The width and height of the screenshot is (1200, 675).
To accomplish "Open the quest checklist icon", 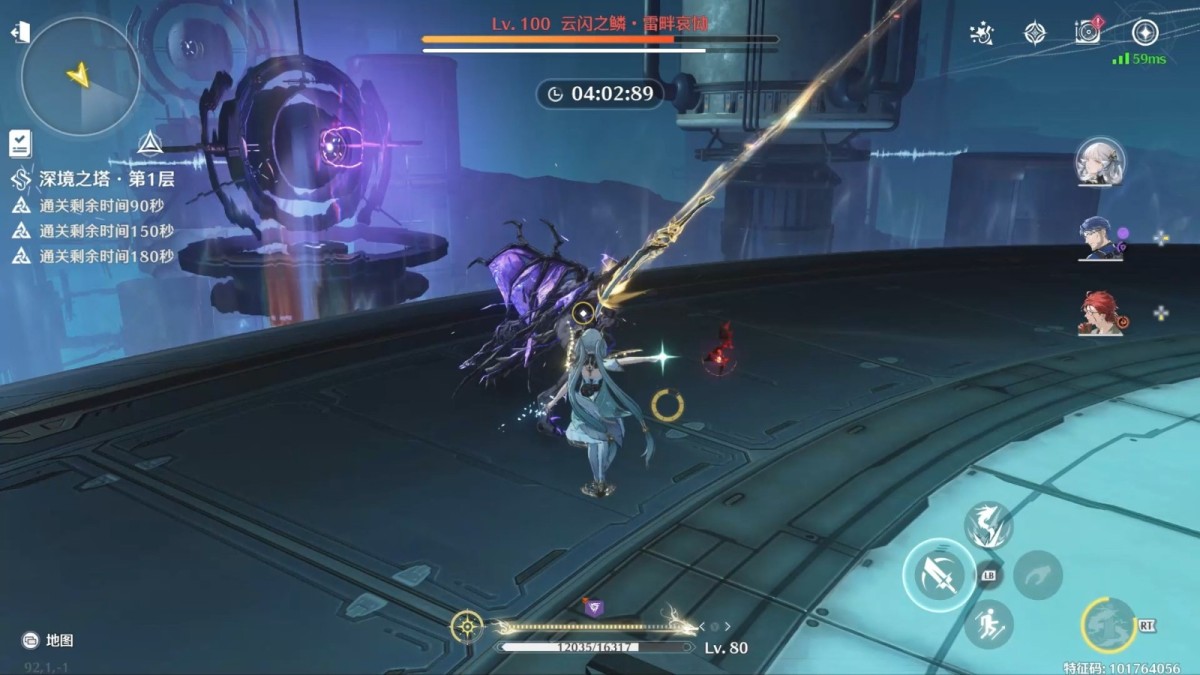I will point(20,144).
